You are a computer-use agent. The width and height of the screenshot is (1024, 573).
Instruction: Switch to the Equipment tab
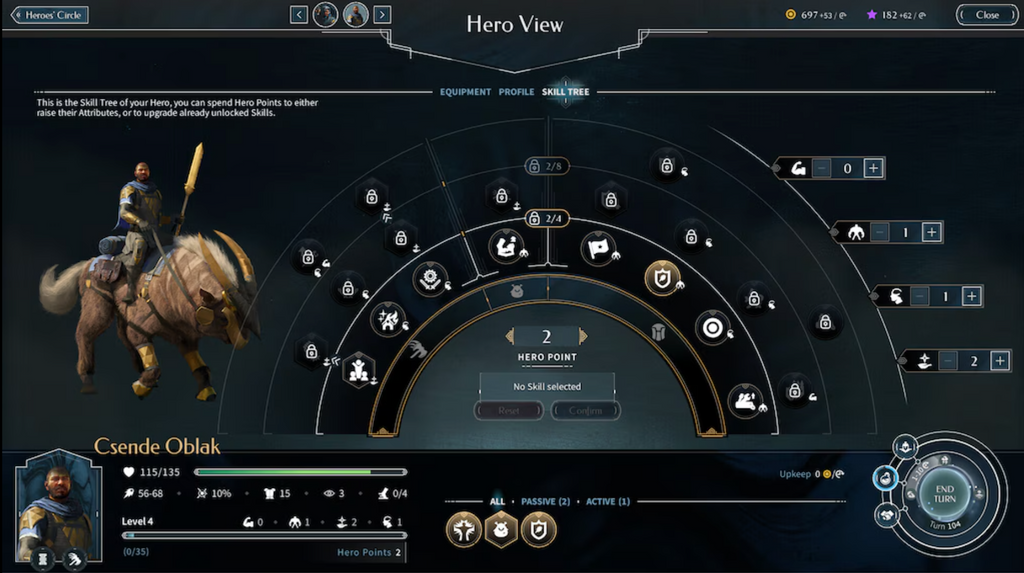pyautogui.click(x=465, y=92)
